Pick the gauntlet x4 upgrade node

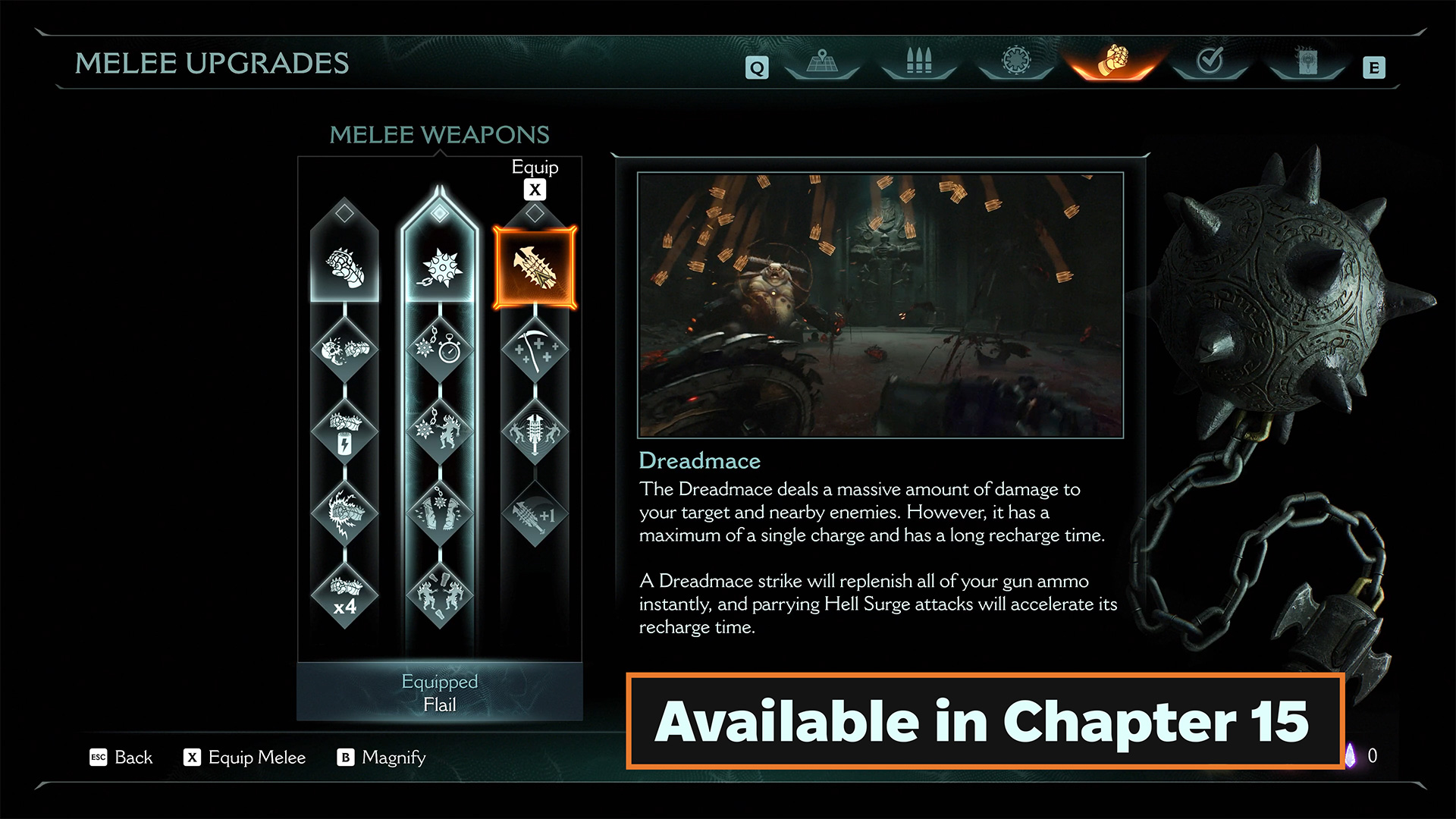point(344,596)
